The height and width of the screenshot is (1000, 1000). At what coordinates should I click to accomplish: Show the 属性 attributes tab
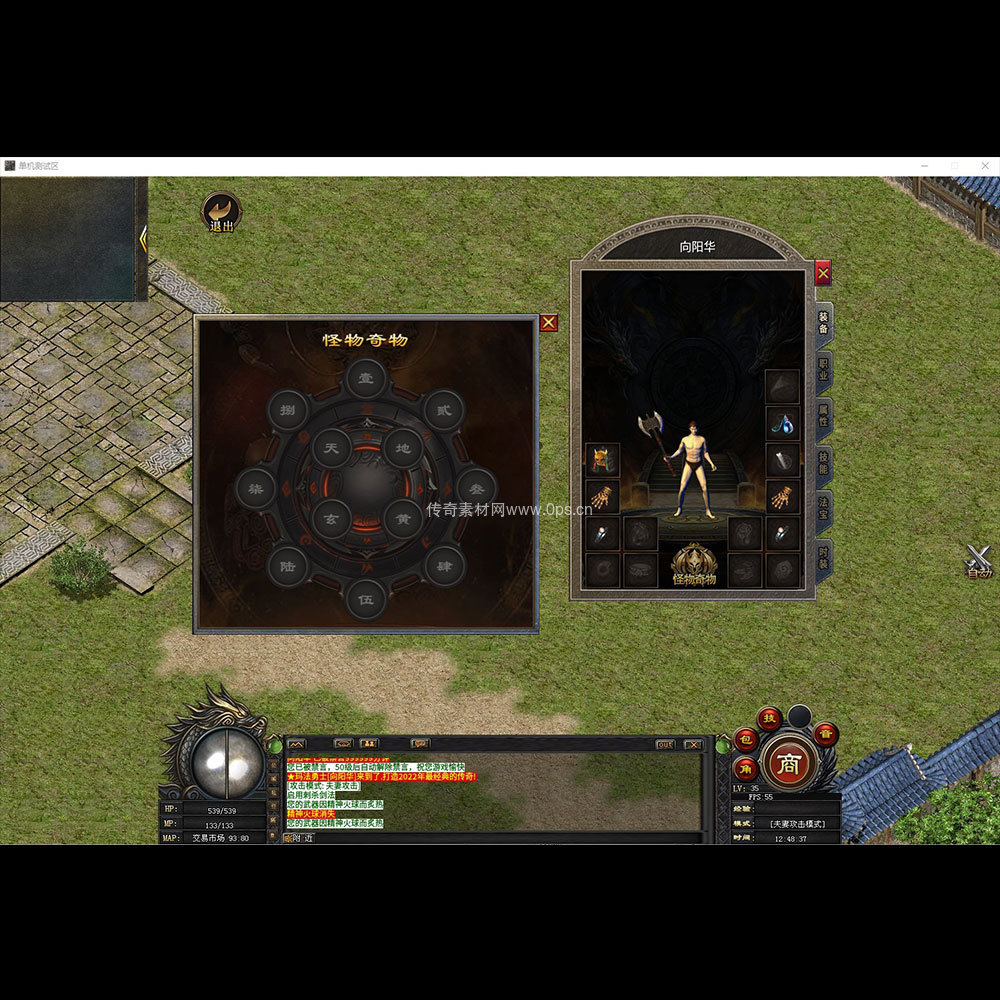[823, 415]
